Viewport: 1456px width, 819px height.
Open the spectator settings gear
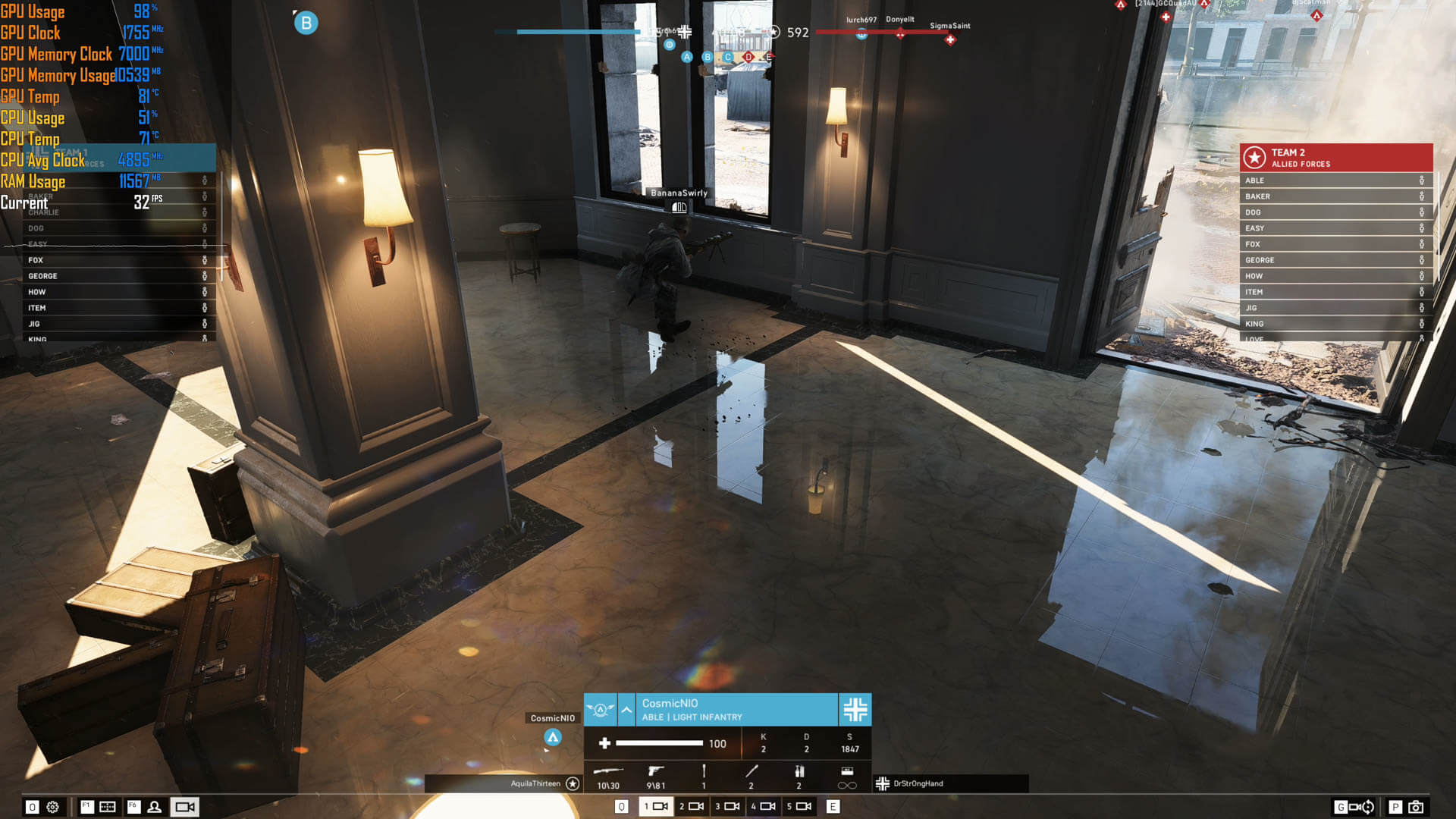[x=52, y=807]
